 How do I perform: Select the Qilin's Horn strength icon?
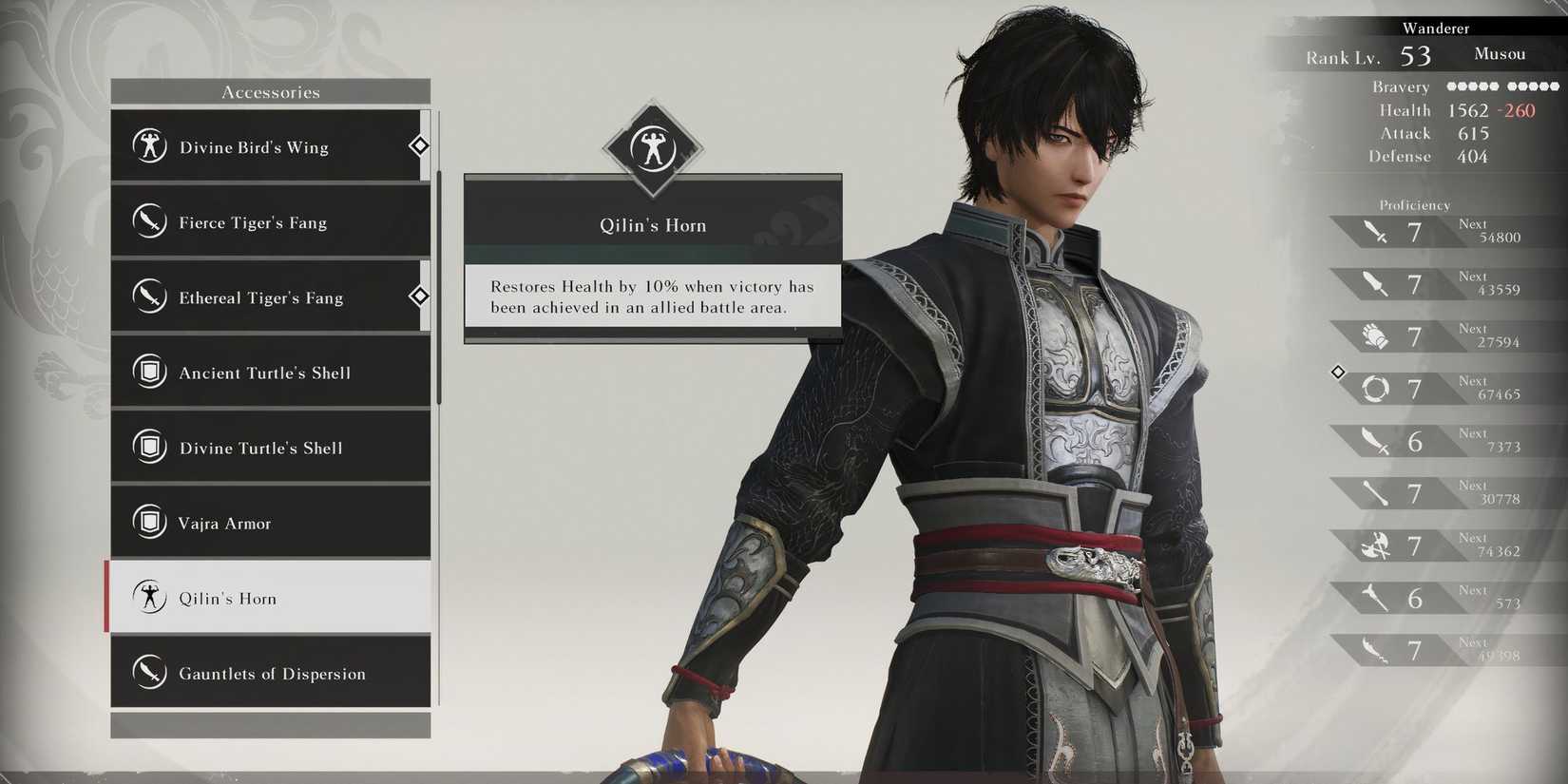coord(152,598)
